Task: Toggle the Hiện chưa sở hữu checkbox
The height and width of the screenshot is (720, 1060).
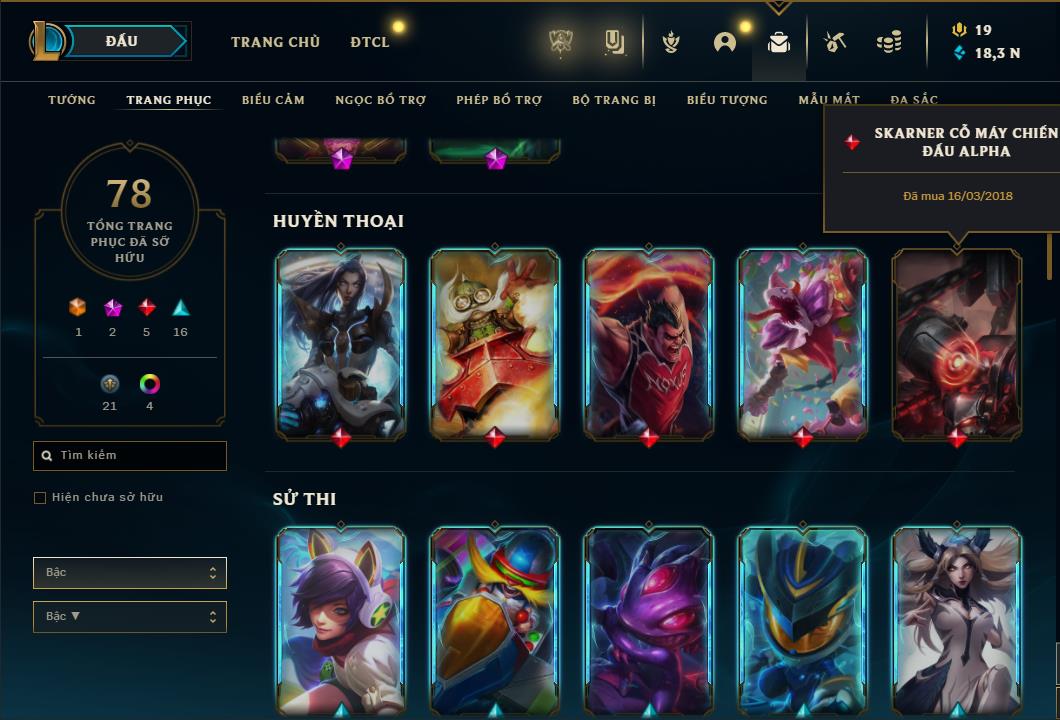Action: point(40,498)
